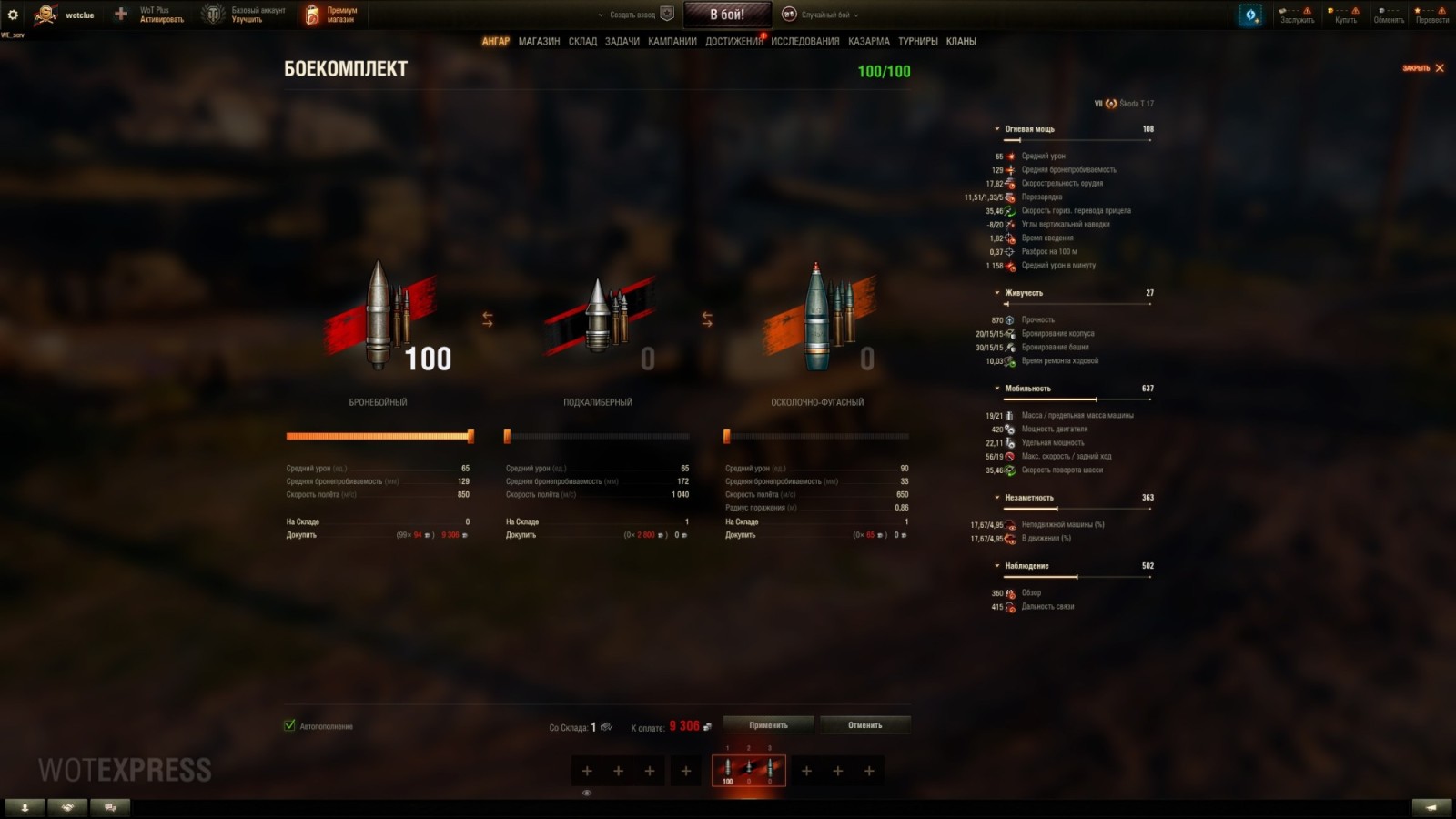Switch to the МАГАЗИН tab
Screen dimensions: 1456x819
540,41
